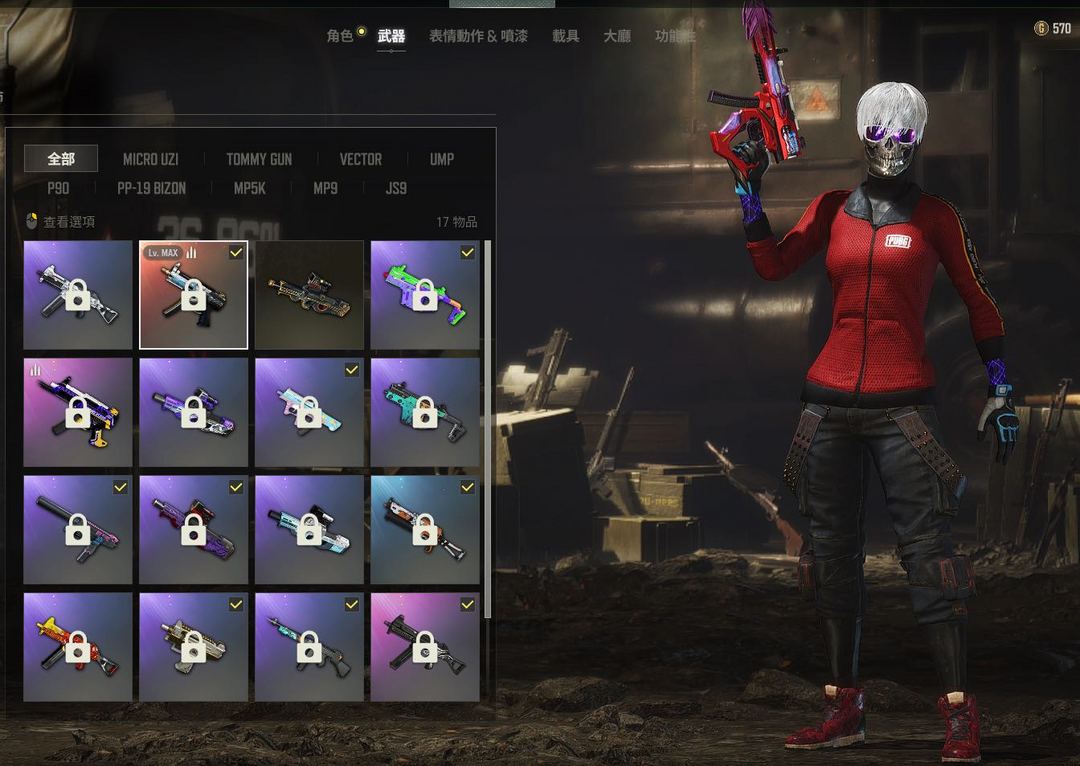Show TOMMY GUN skins

pos(259,159)
